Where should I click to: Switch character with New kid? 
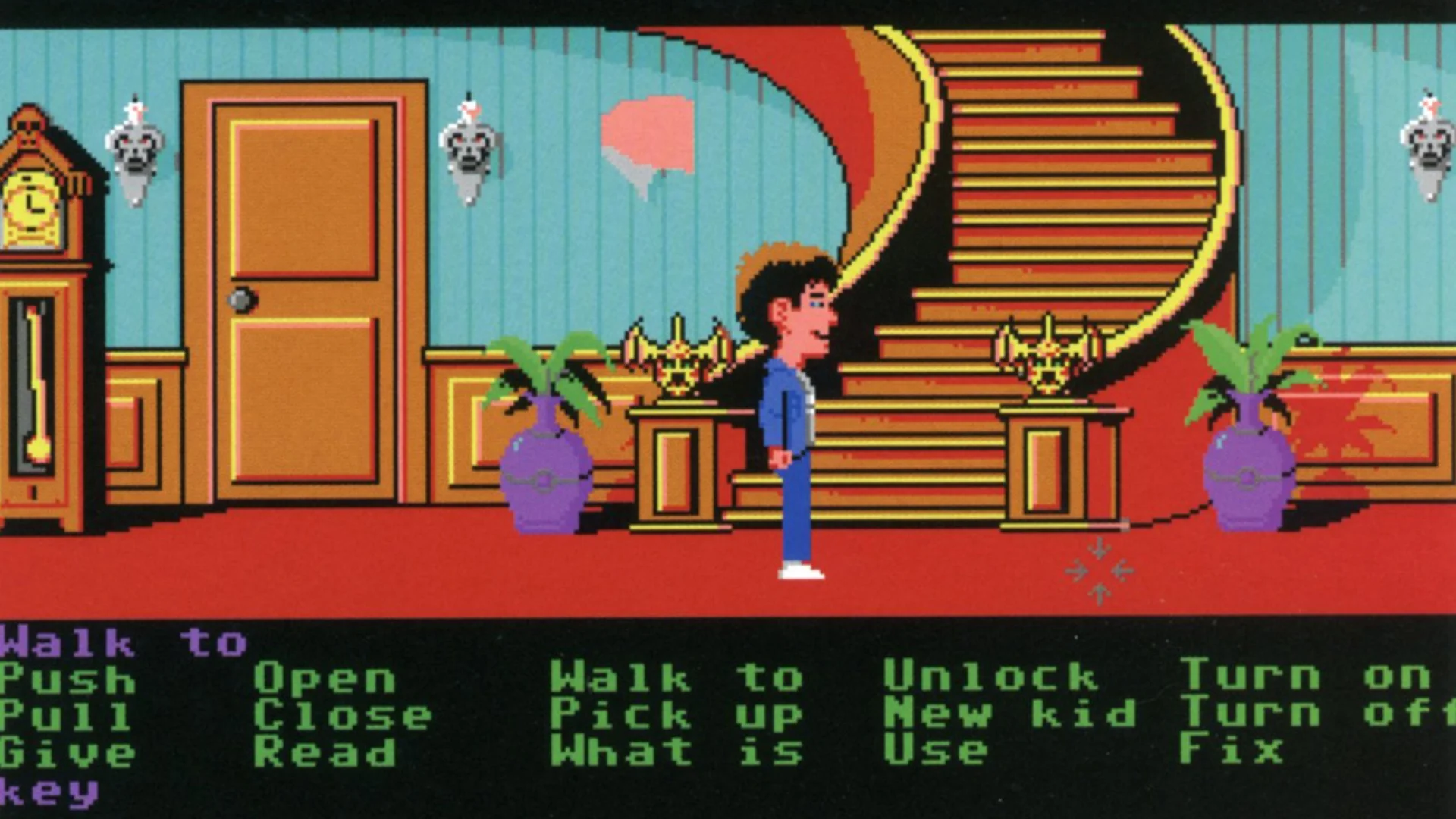[x=1009, y=714]
